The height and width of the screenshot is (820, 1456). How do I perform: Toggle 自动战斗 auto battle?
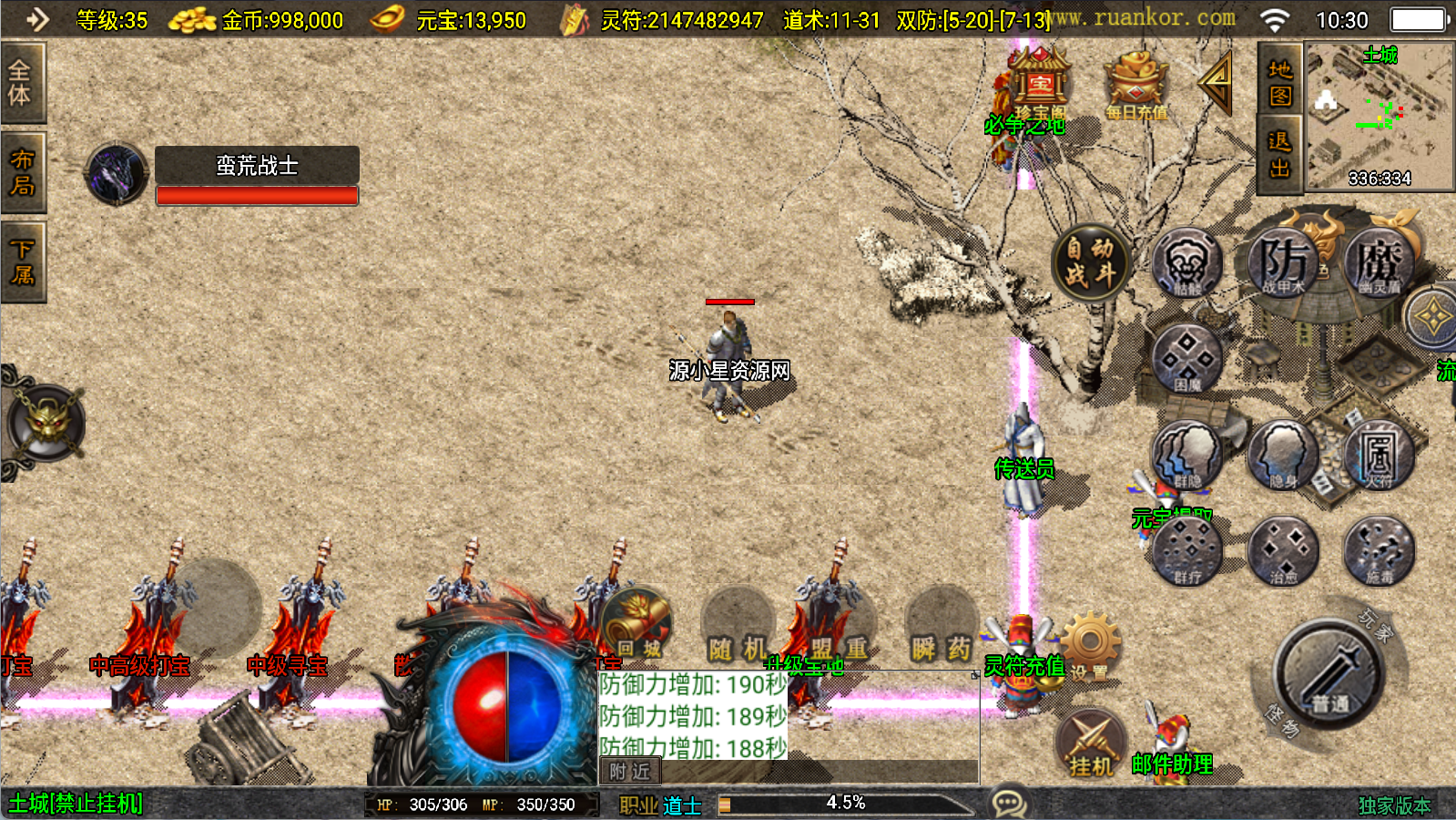tap(1089, 262)
